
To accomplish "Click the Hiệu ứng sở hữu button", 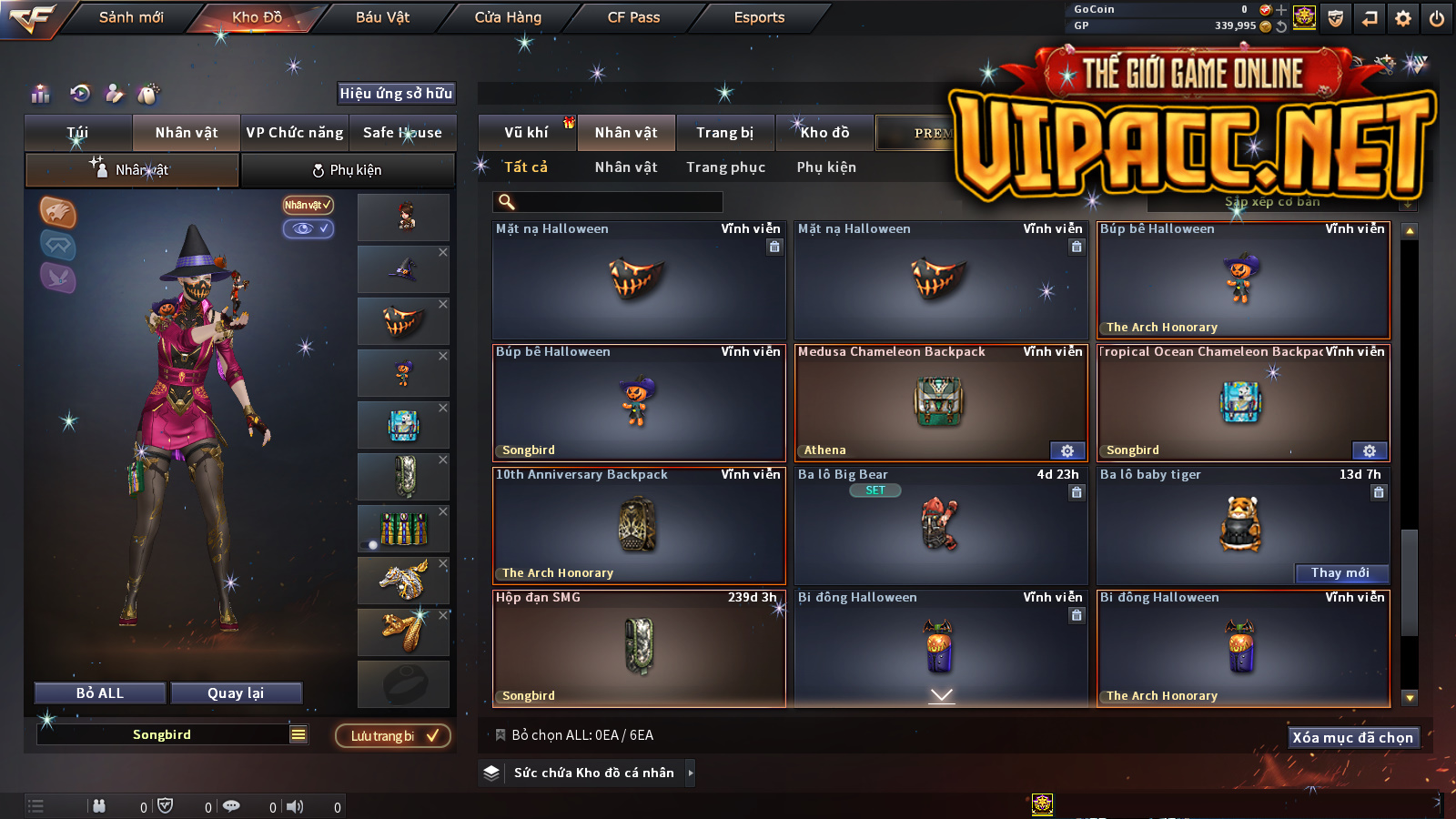I will point(396,93).
